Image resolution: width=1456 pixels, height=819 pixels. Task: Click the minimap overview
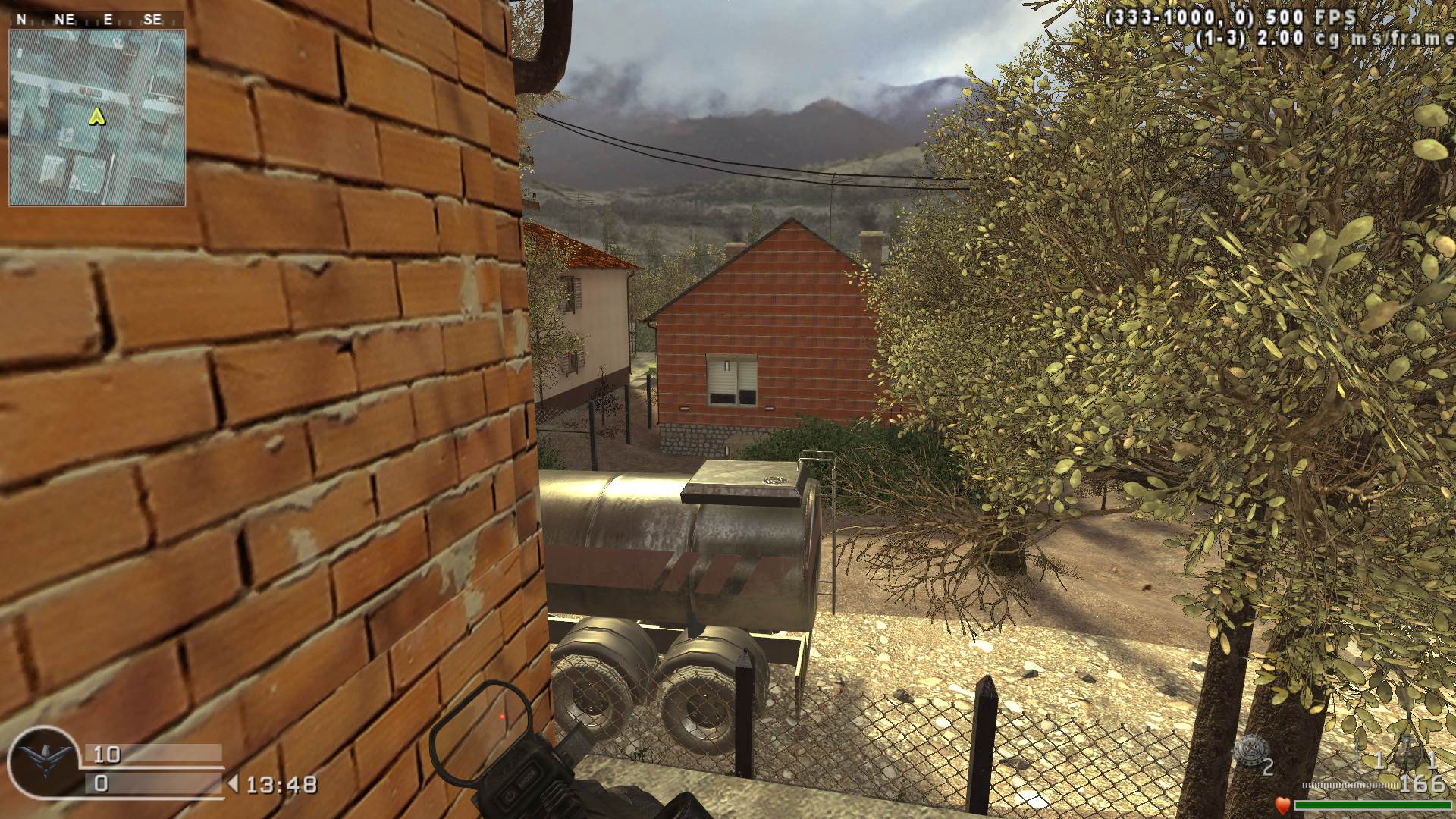click(x=97, y=118)
